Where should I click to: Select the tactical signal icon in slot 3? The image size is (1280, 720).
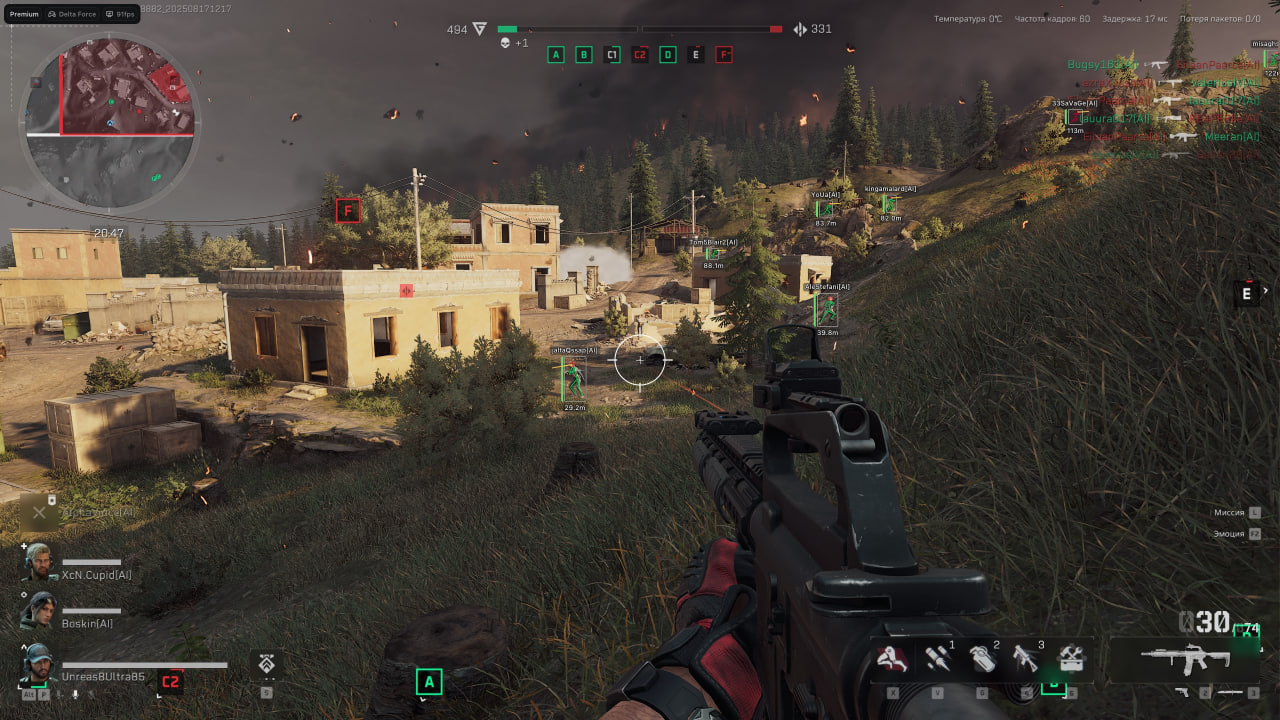1026,658
